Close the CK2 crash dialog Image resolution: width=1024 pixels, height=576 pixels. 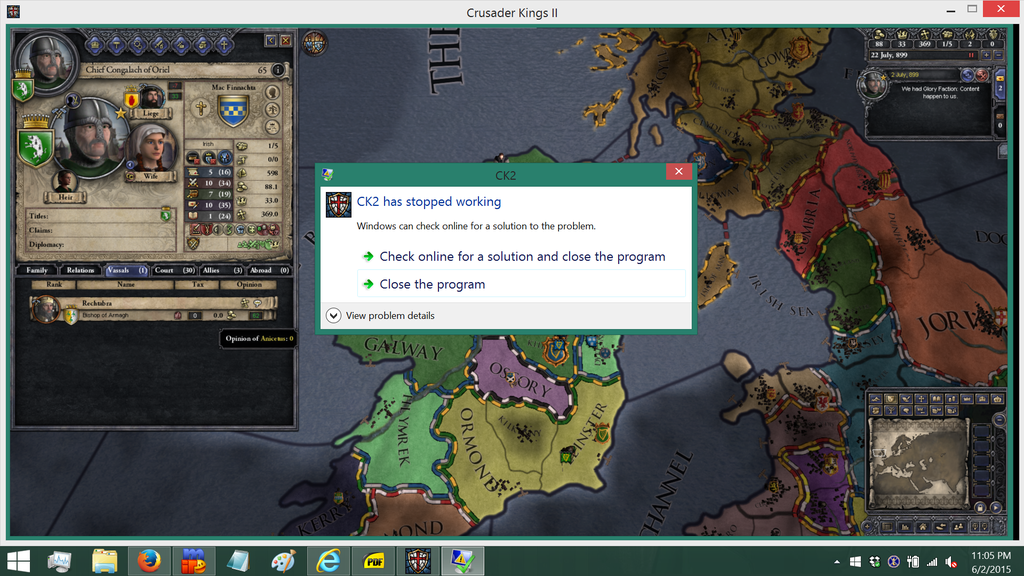coord(678,172)
